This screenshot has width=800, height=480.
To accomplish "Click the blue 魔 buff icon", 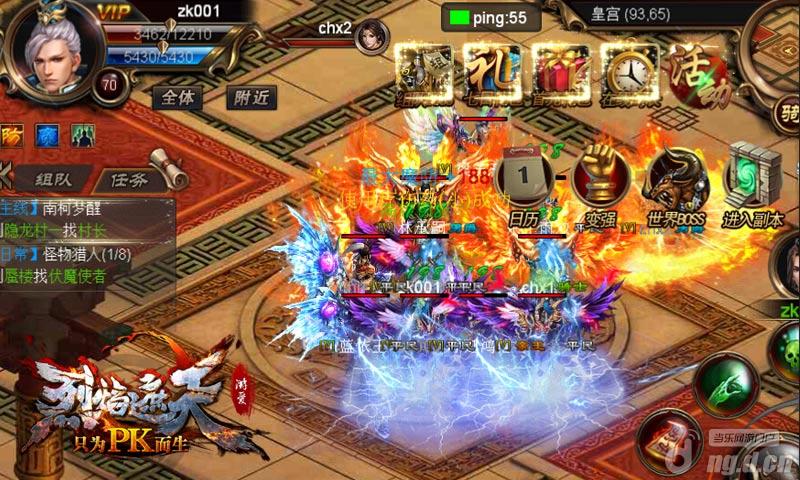I will point(46,134).
